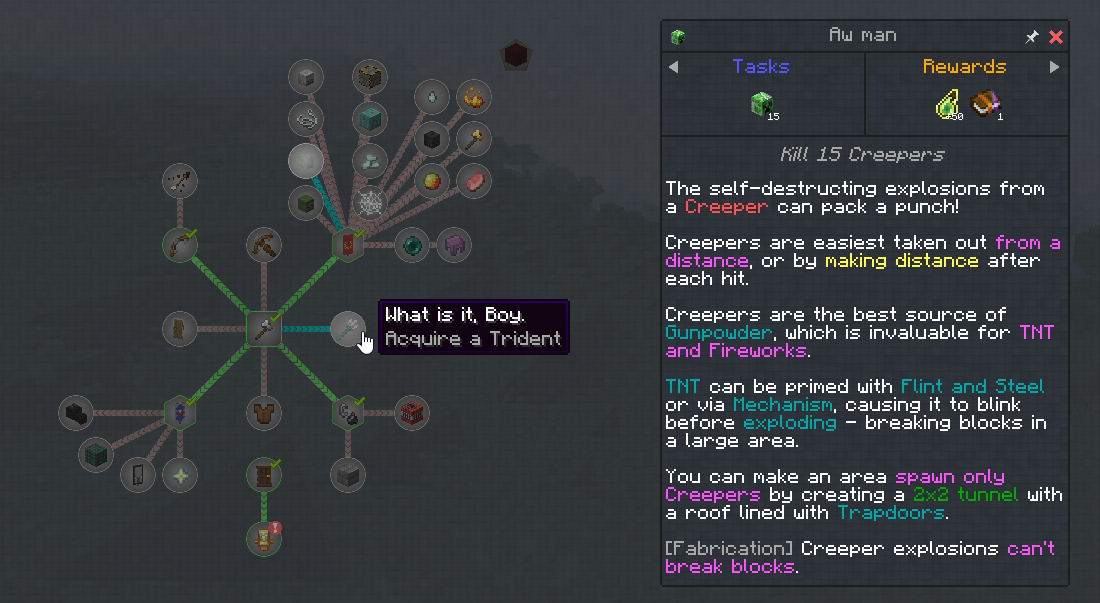Image resolution: width=1100 pixels, height=603 pixels.
Task: Claim the 50 XP reward icon
Action: [x=947, y=104]
